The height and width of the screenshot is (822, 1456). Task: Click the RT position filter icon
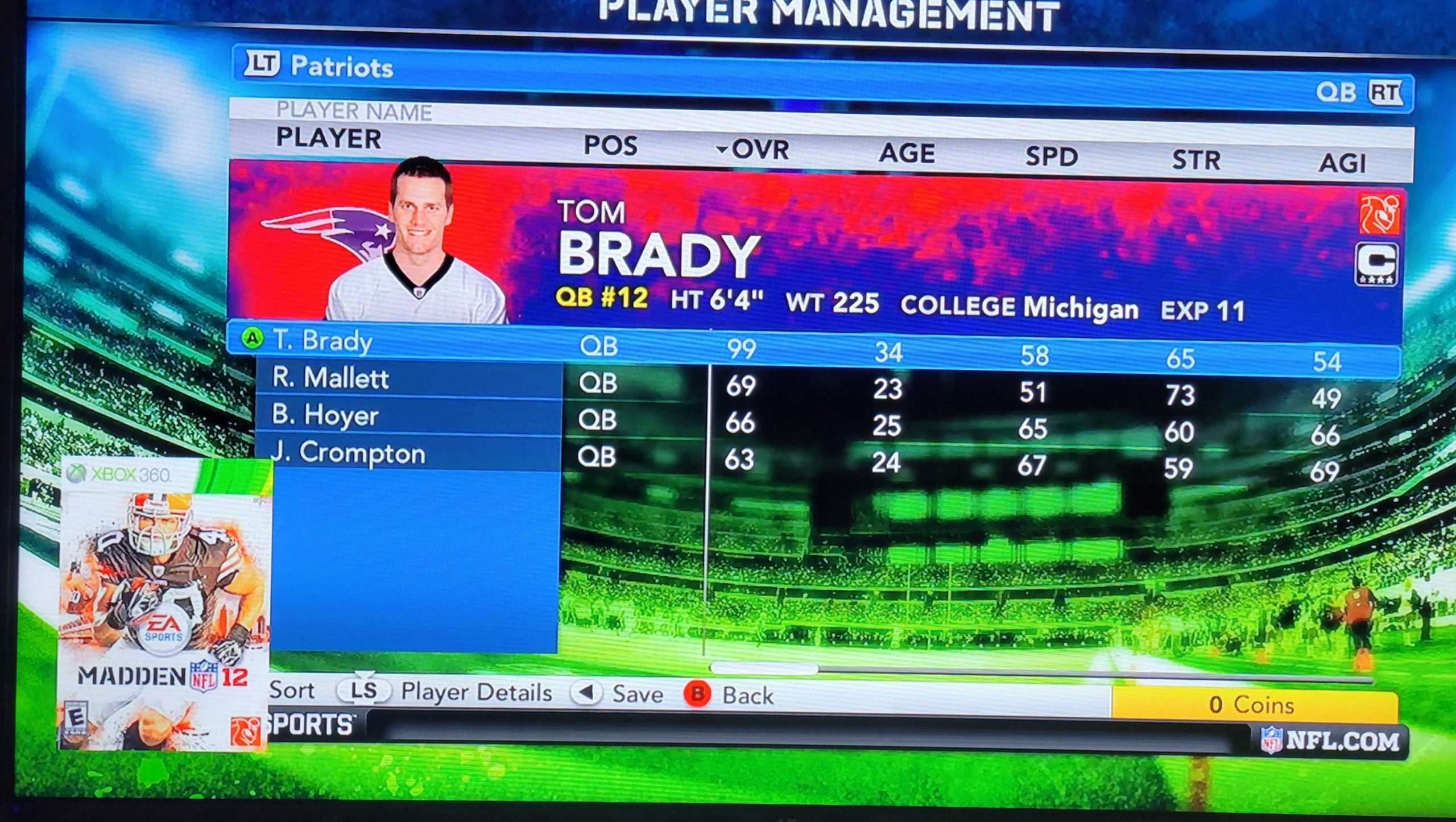(x=1387, y=93)
